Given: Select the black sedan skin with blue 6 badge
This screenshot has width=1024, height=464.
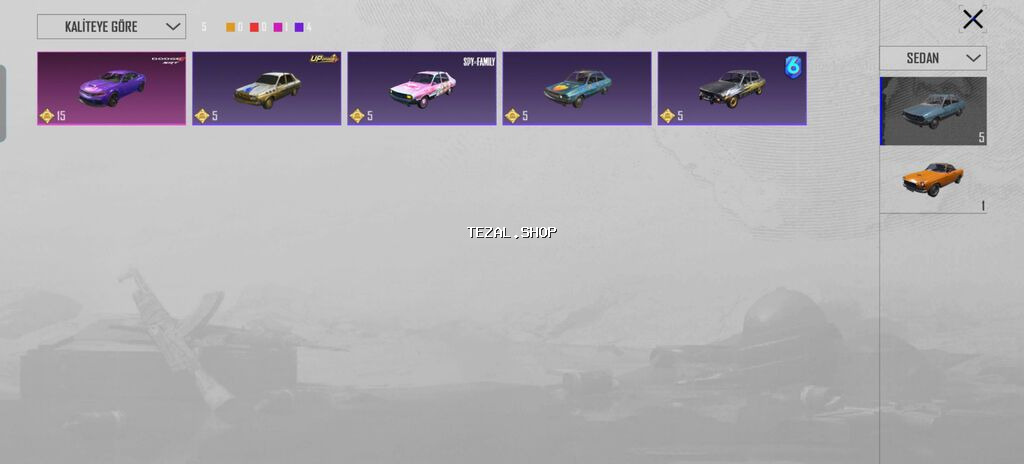Looking at the screenshot, I should (731, 89).
